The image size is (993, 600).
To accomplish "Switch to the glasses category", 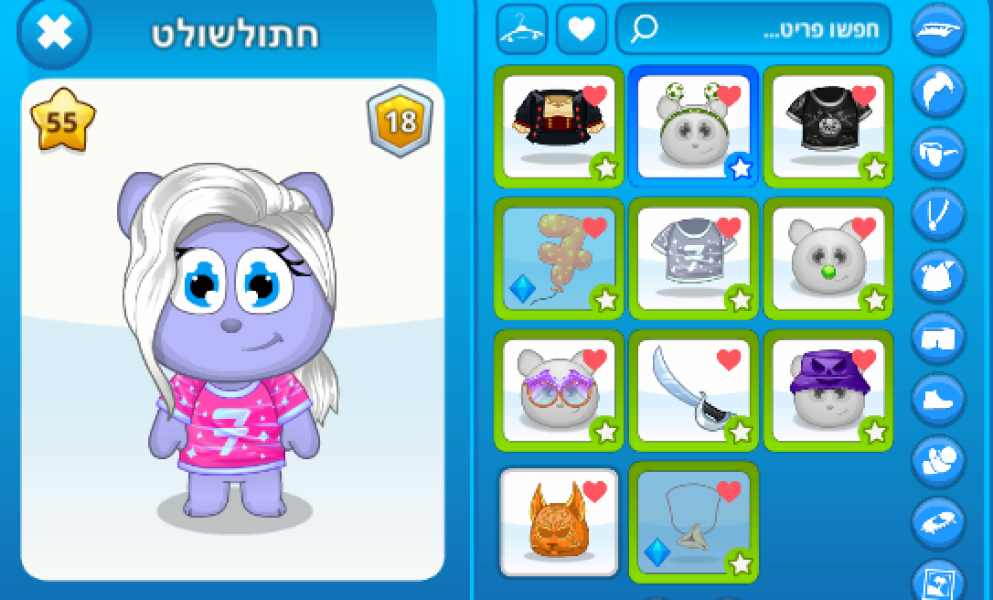I will [938, 153].
